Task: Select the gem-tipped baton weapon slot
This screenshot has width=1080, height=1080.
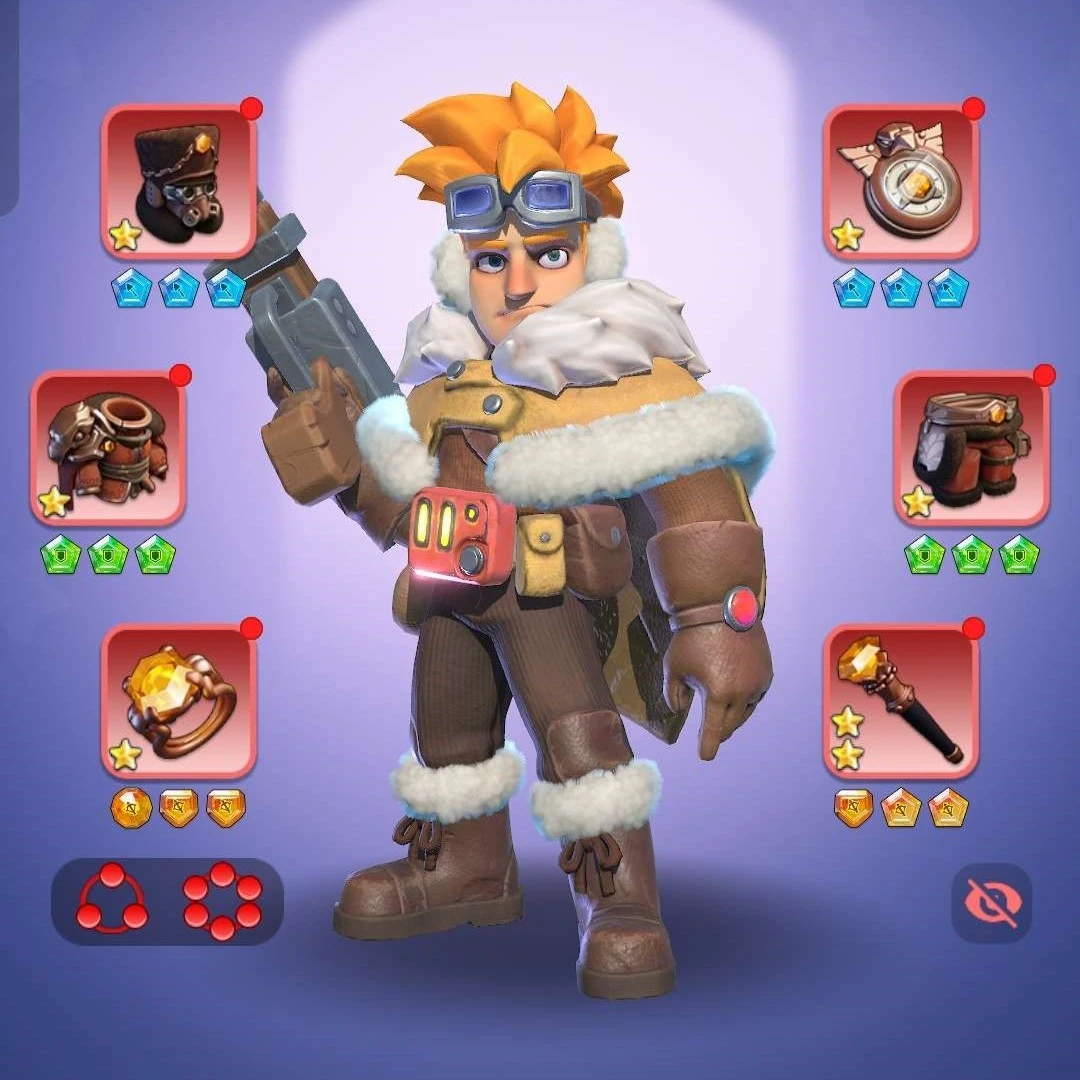Action: coord(901,701)
